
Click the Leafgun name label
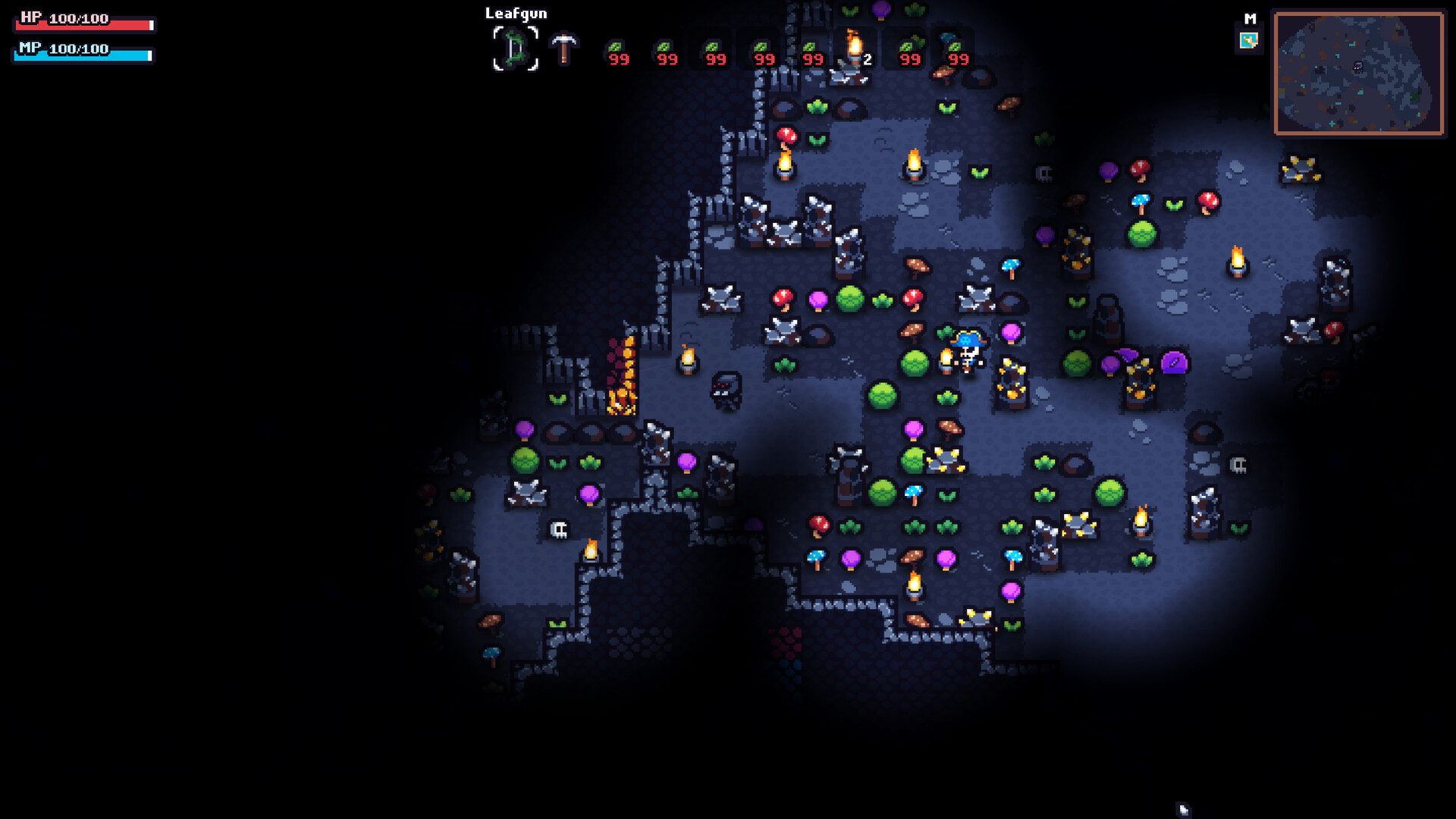516,13
